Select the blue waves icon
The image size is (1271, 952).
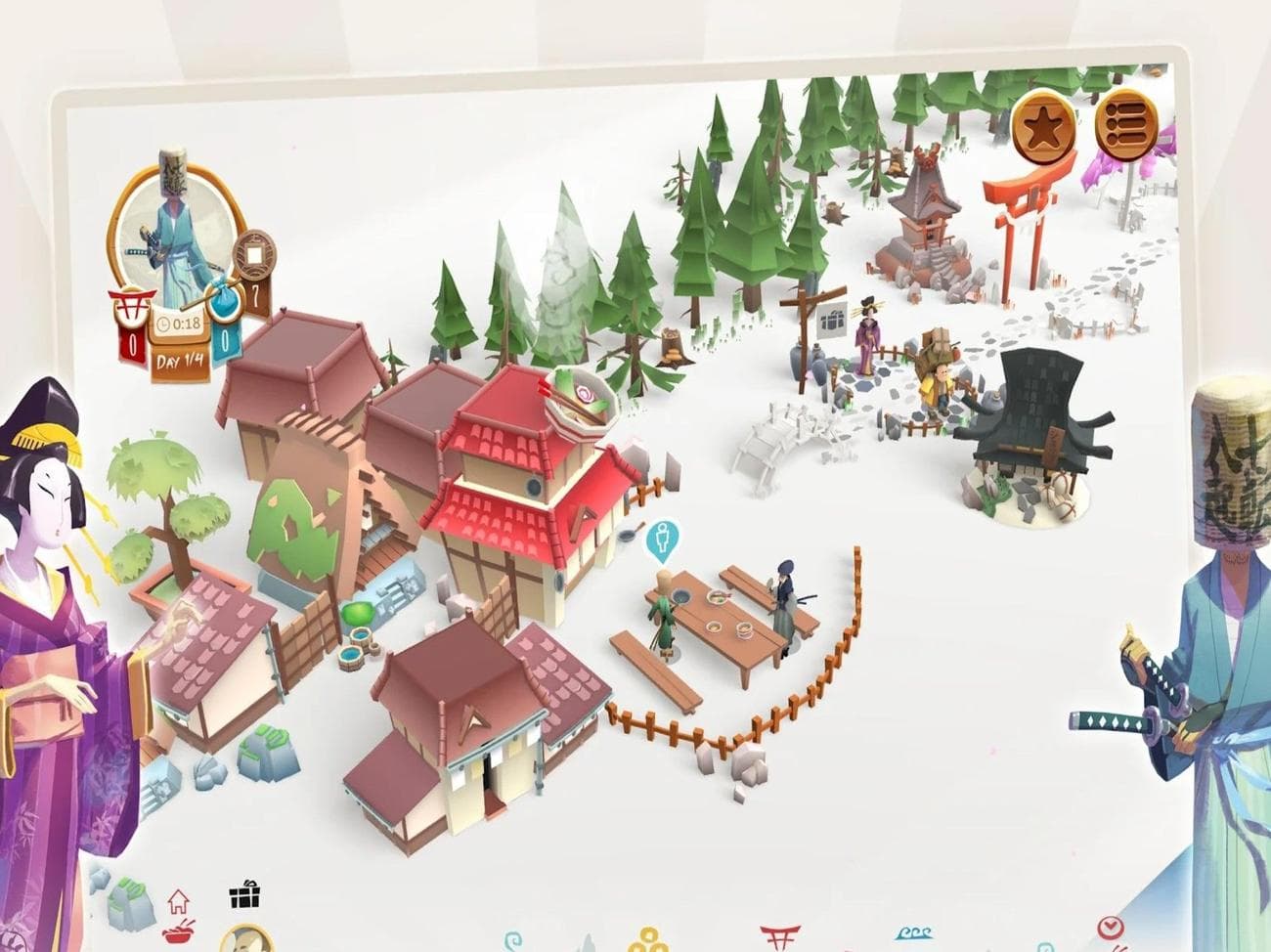[x=913, y=934]
